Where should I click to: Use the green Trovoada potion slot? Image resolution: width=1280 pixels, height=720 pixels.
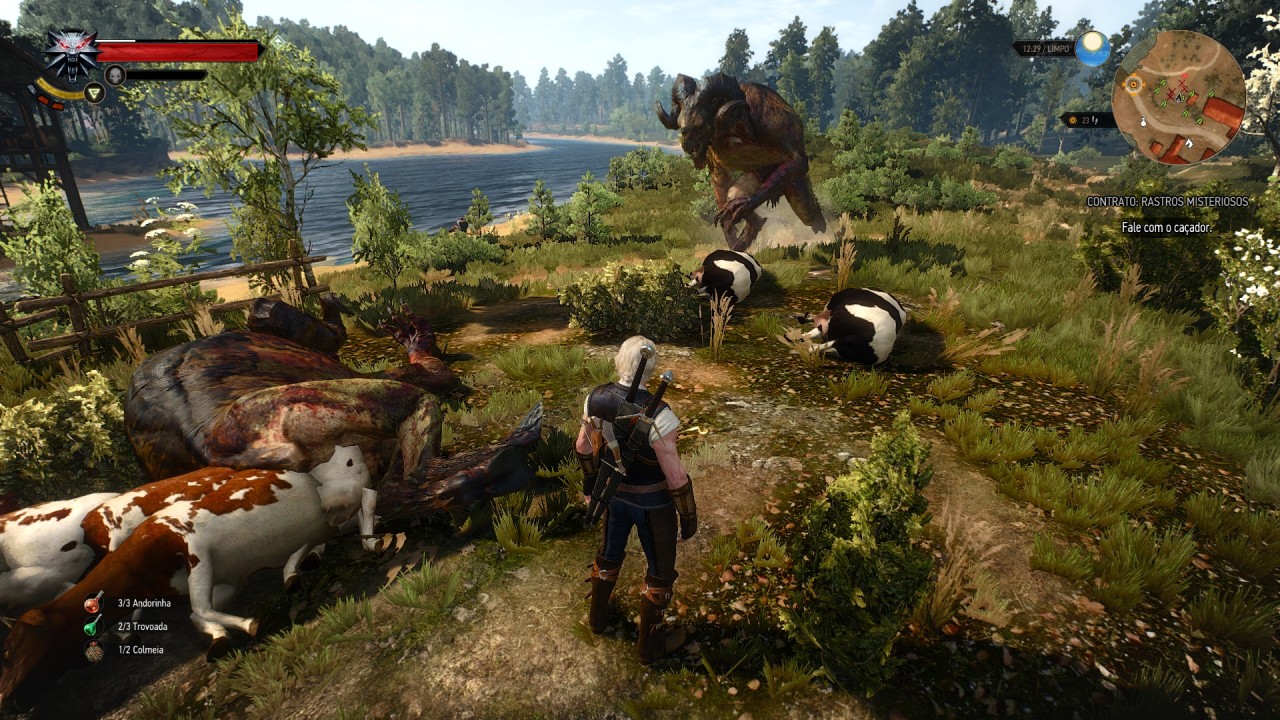(93, 627)
